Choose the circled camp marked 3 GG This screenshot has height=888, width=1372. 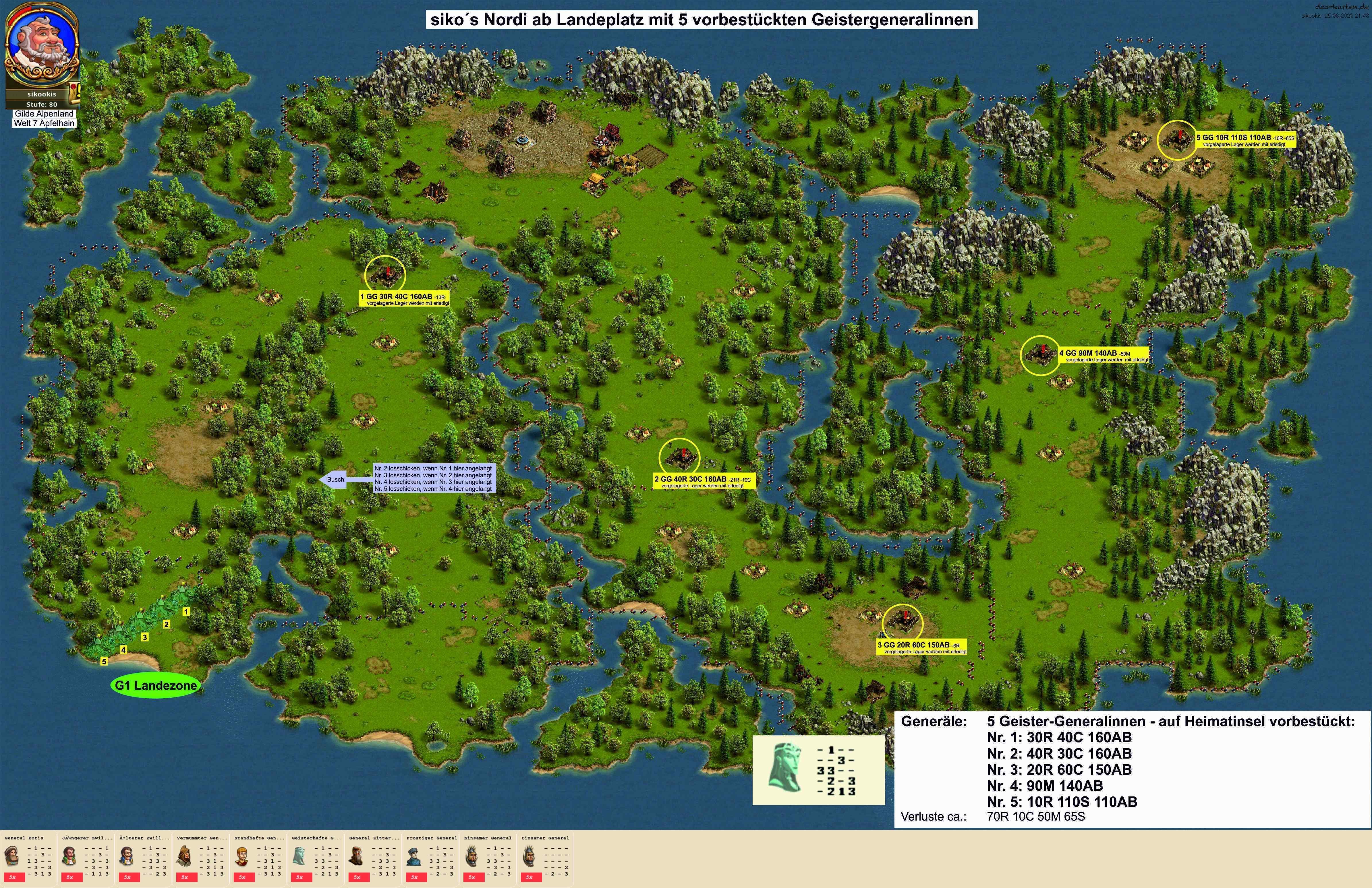coord(902,623)
